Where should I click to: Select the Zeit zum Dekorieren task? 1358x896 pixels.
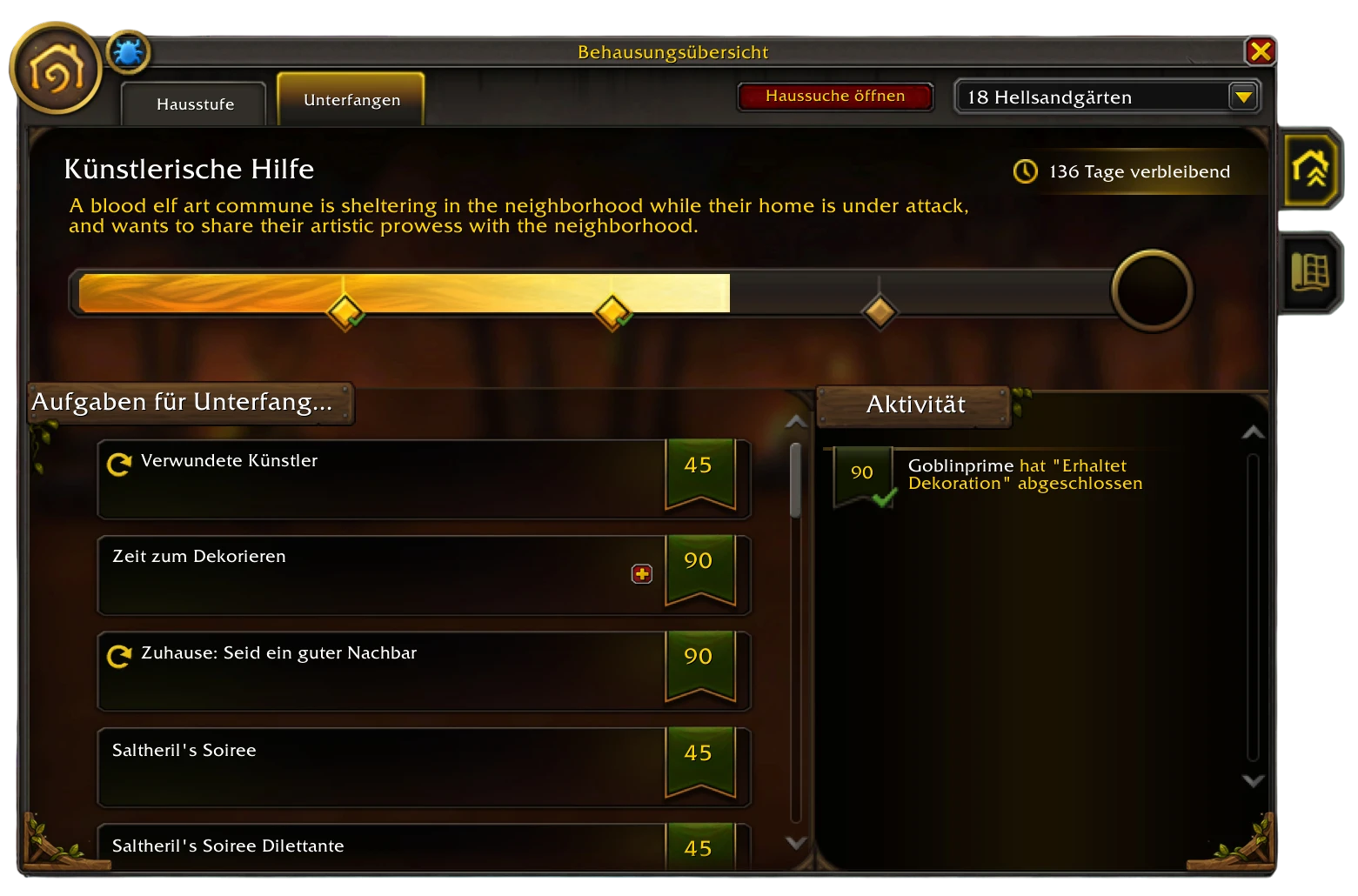383,575
